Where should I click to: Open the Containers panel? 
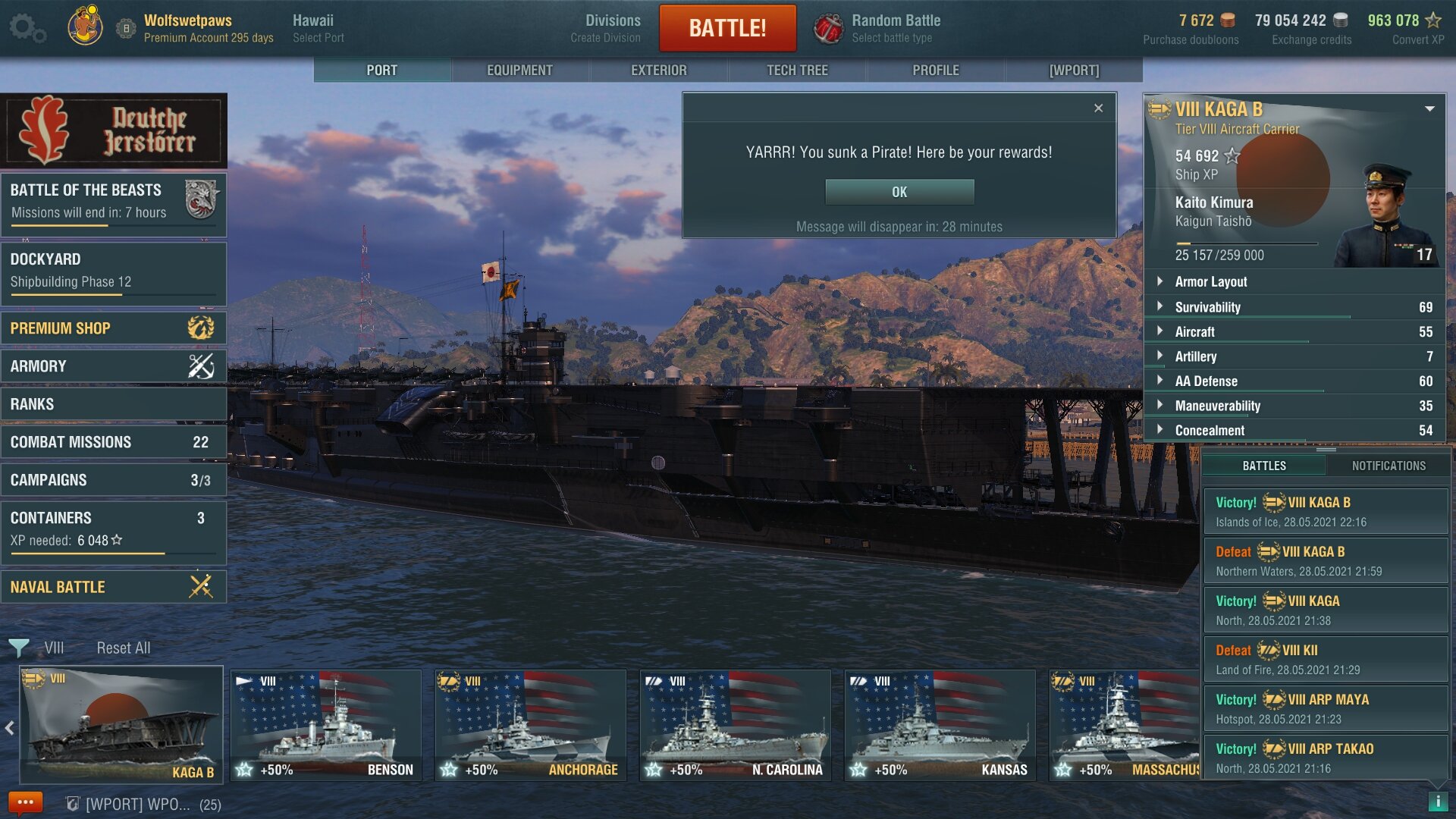pyautogui.click(x=114, y=528)
